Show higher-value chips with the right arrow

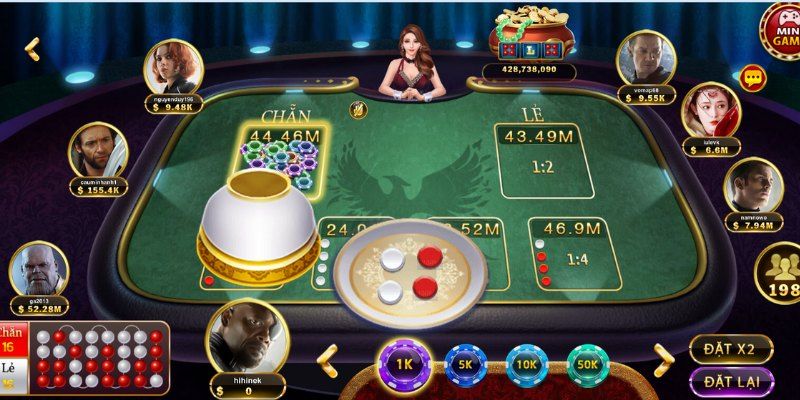click(663, 357)
